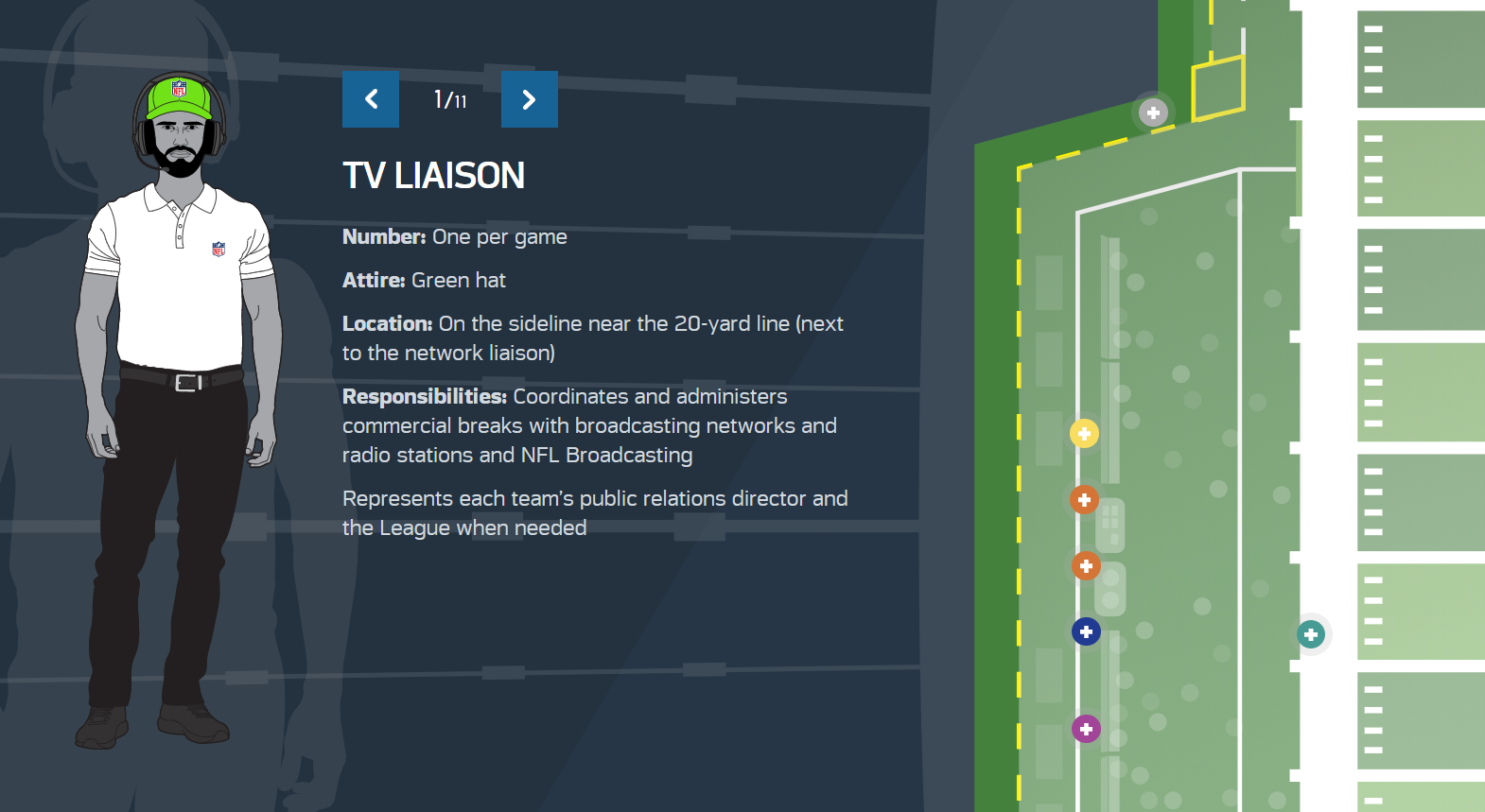Screen dimensions: 1485x812
Task: Select the upper orange plus marker
Action: pyautogui.click(x=1084, y=499)
